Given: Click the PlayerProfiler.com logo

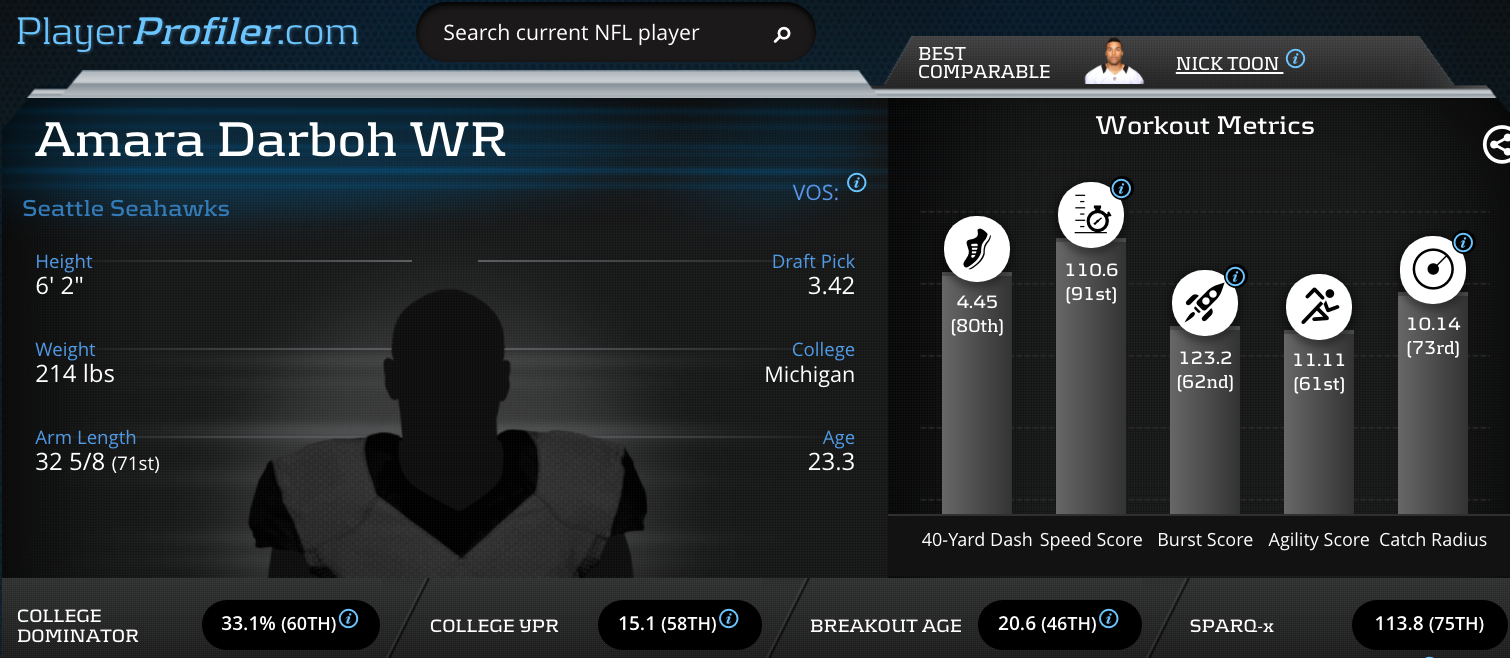Looking at the screenshot, I should 187,32.
